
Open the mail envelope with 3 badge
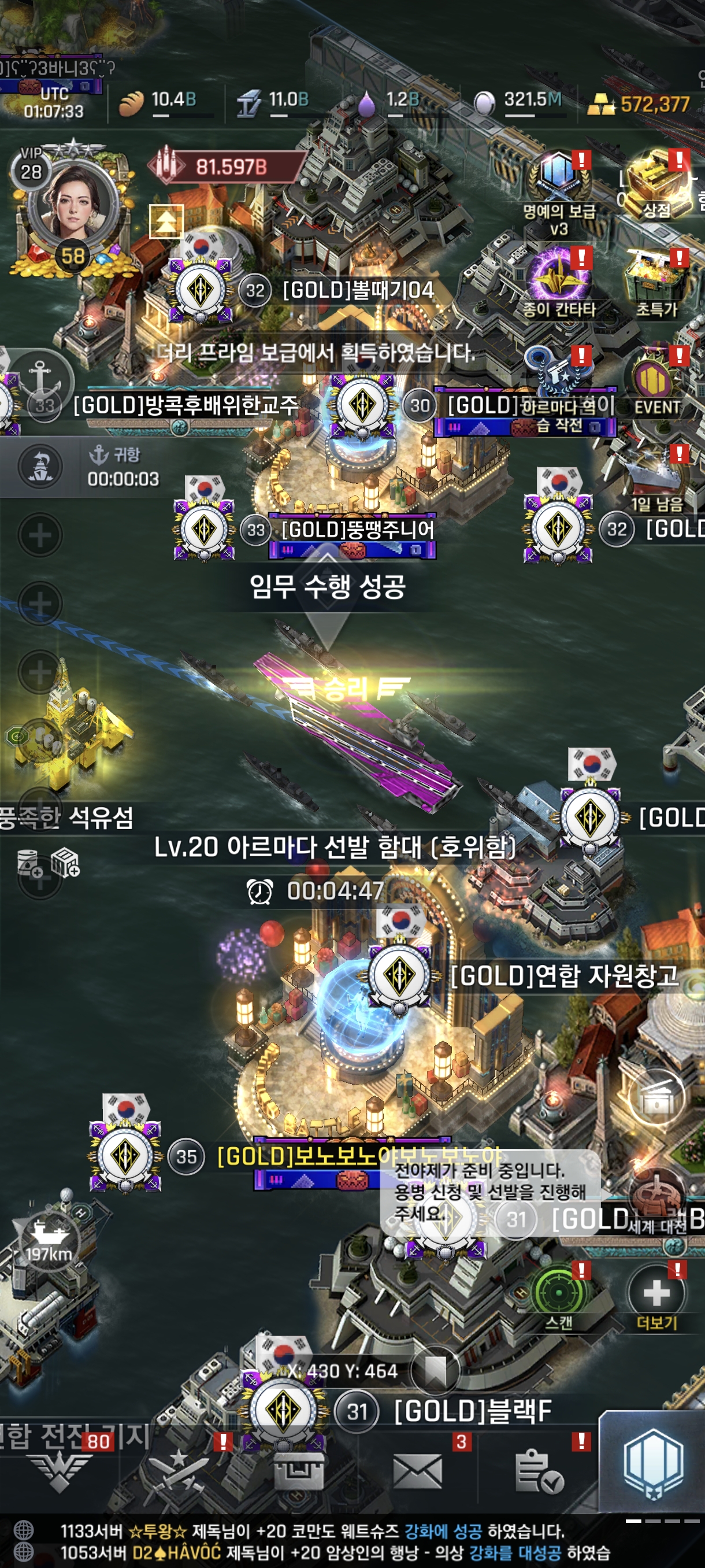pyautogui.click(x=417, y=1471)
